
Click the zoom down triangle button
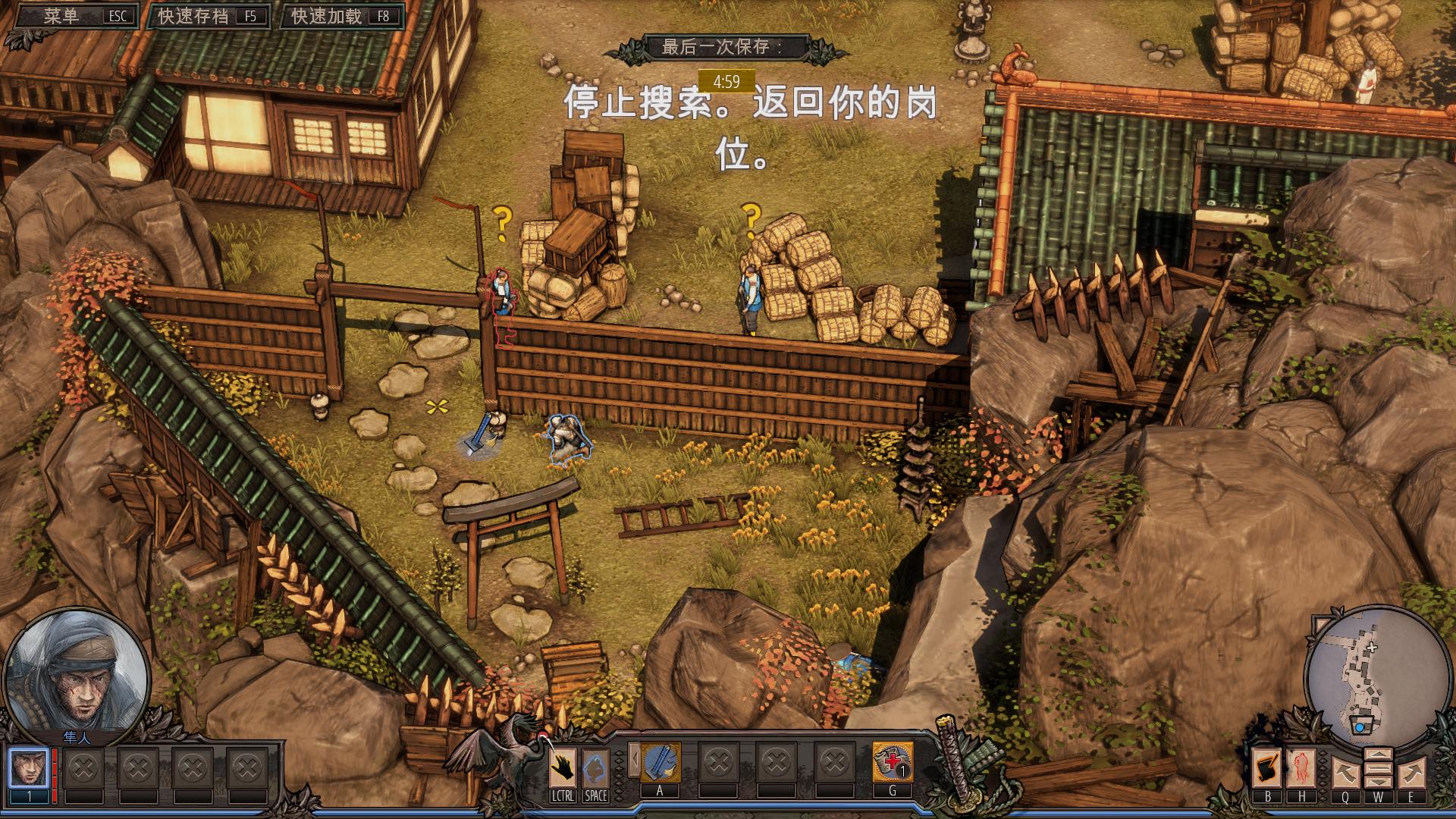[1378, 783]
